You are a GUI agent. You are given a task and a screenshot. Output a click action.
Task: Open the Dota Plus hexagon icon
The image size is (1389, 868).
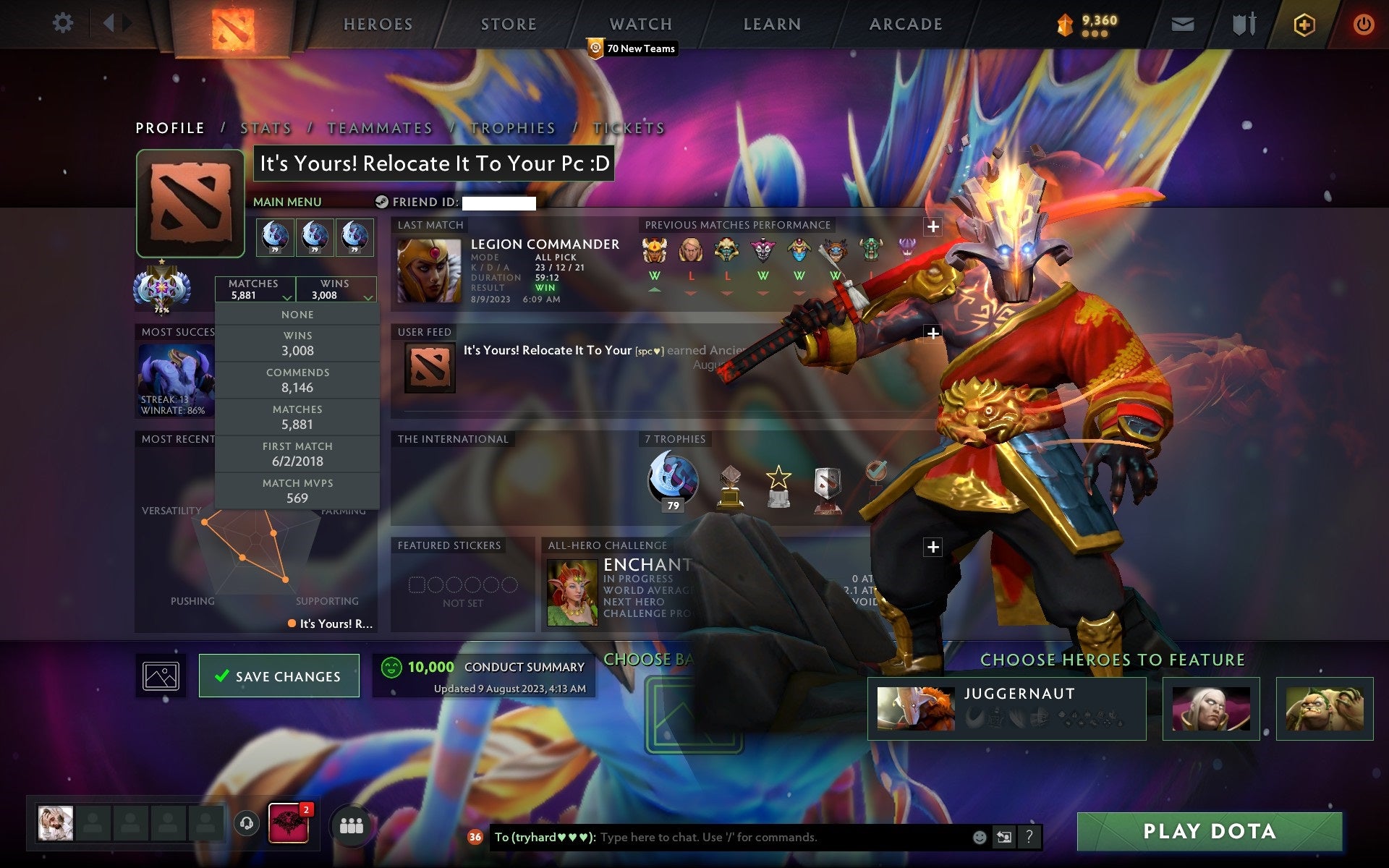pyautogui.click(x=1302, y=23)
